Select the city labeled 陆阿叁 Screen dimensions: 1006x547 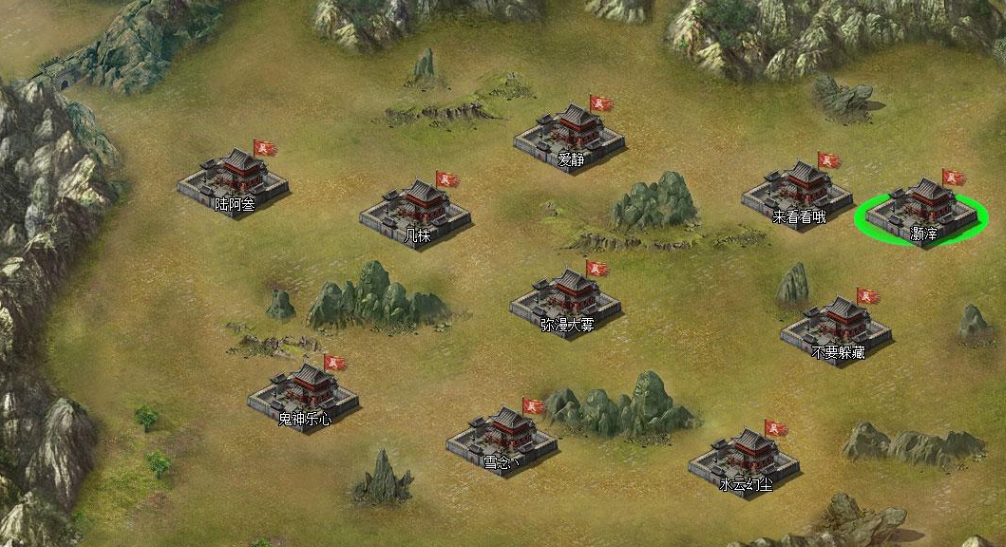tap(233, 179)
